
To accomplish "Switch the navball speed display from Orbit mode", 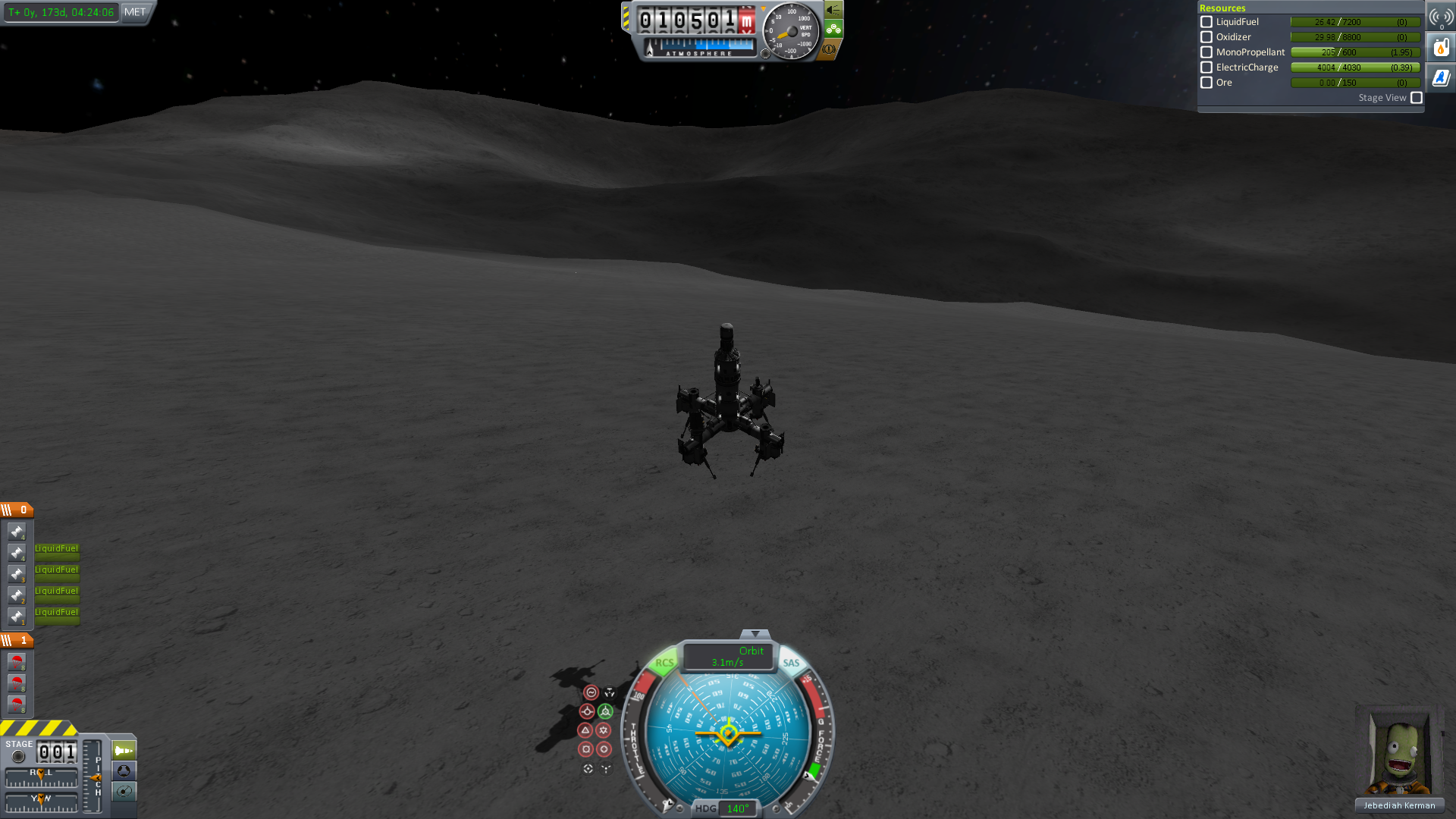I will (728, 656).
